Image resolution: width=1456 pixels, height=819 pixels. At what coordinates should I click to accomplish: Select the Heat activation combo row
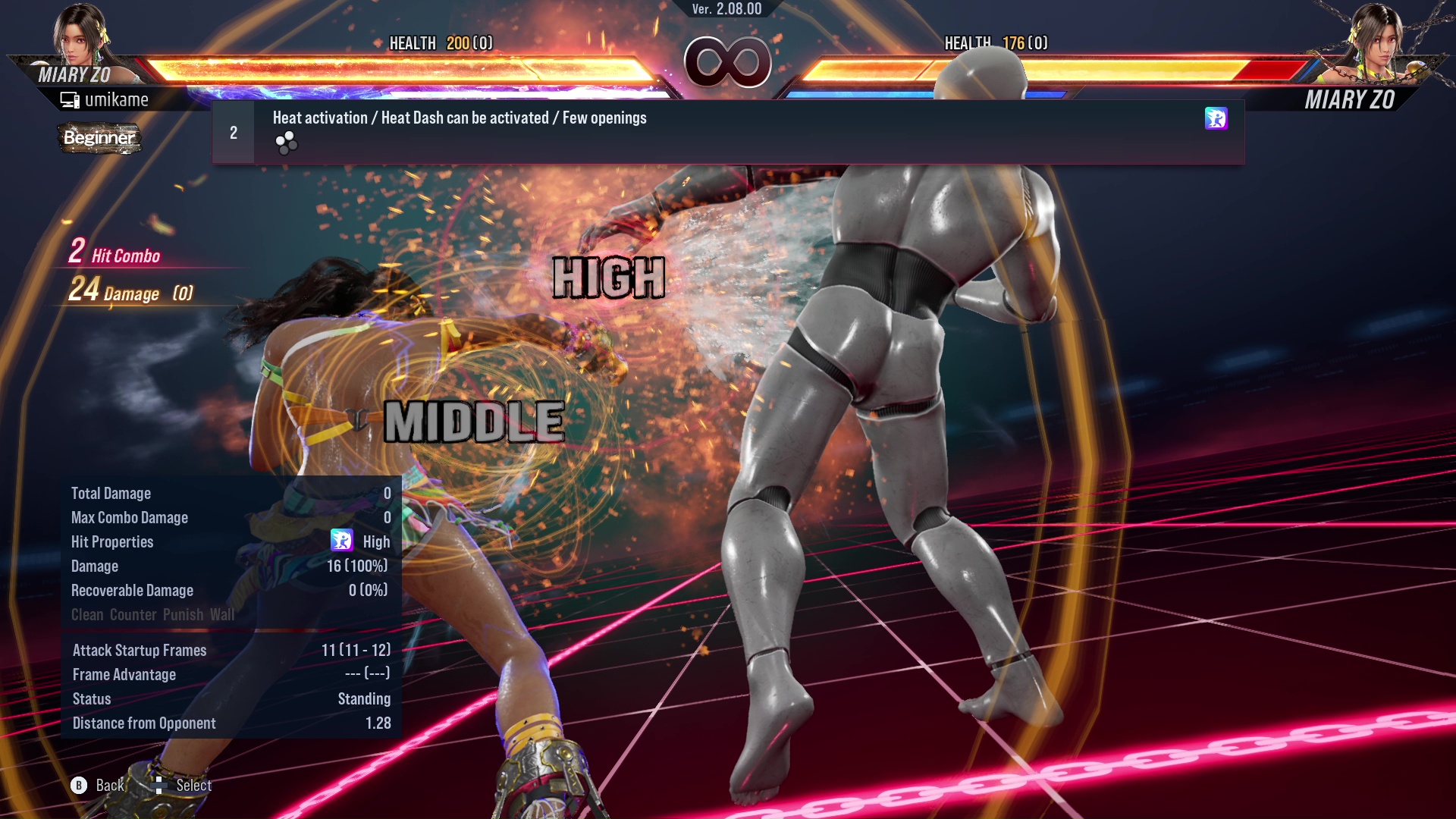pyautogui.click(x=728, y=132)
